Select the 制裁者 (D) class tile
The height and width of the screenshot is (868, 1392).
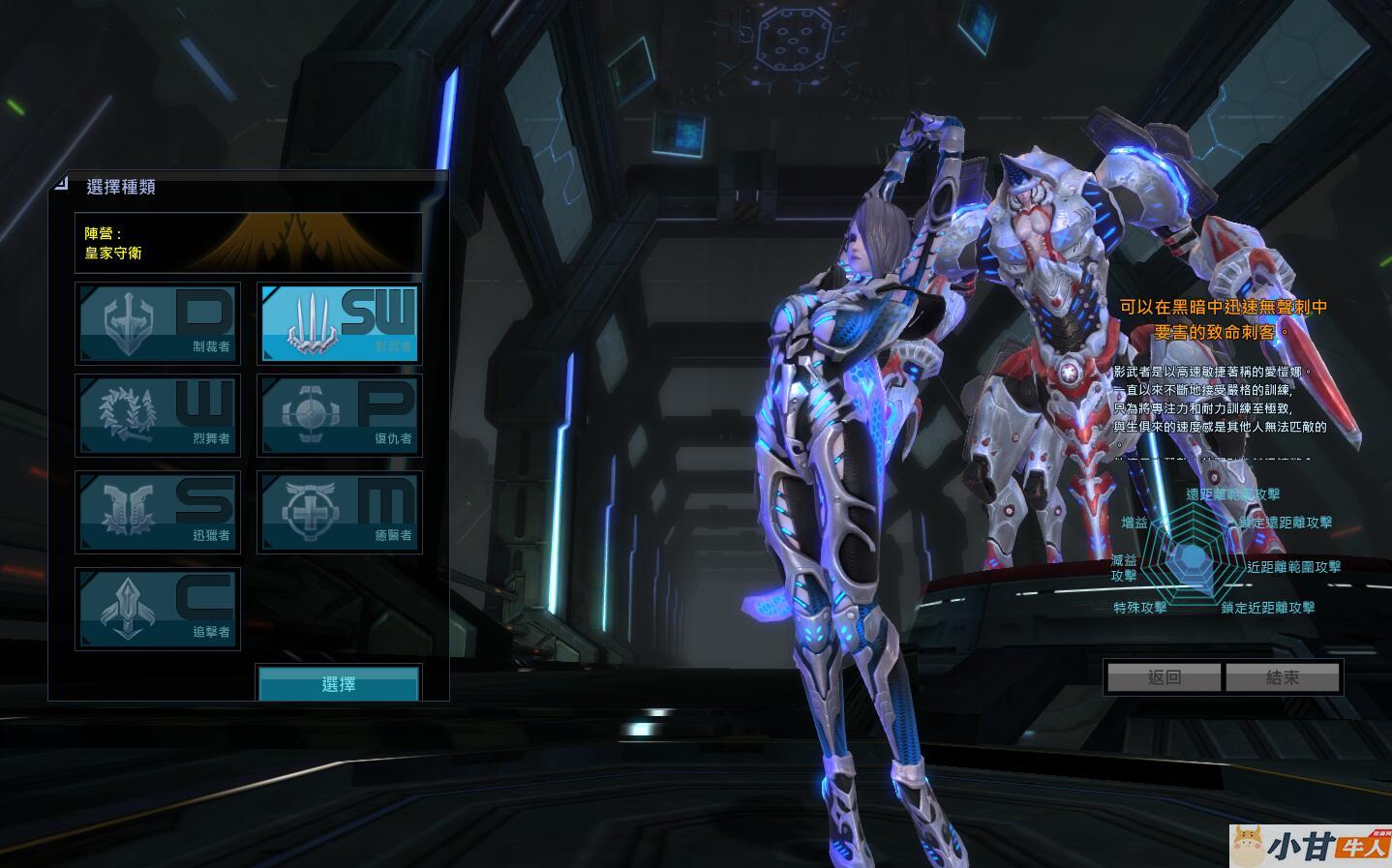tap(158, 323)
